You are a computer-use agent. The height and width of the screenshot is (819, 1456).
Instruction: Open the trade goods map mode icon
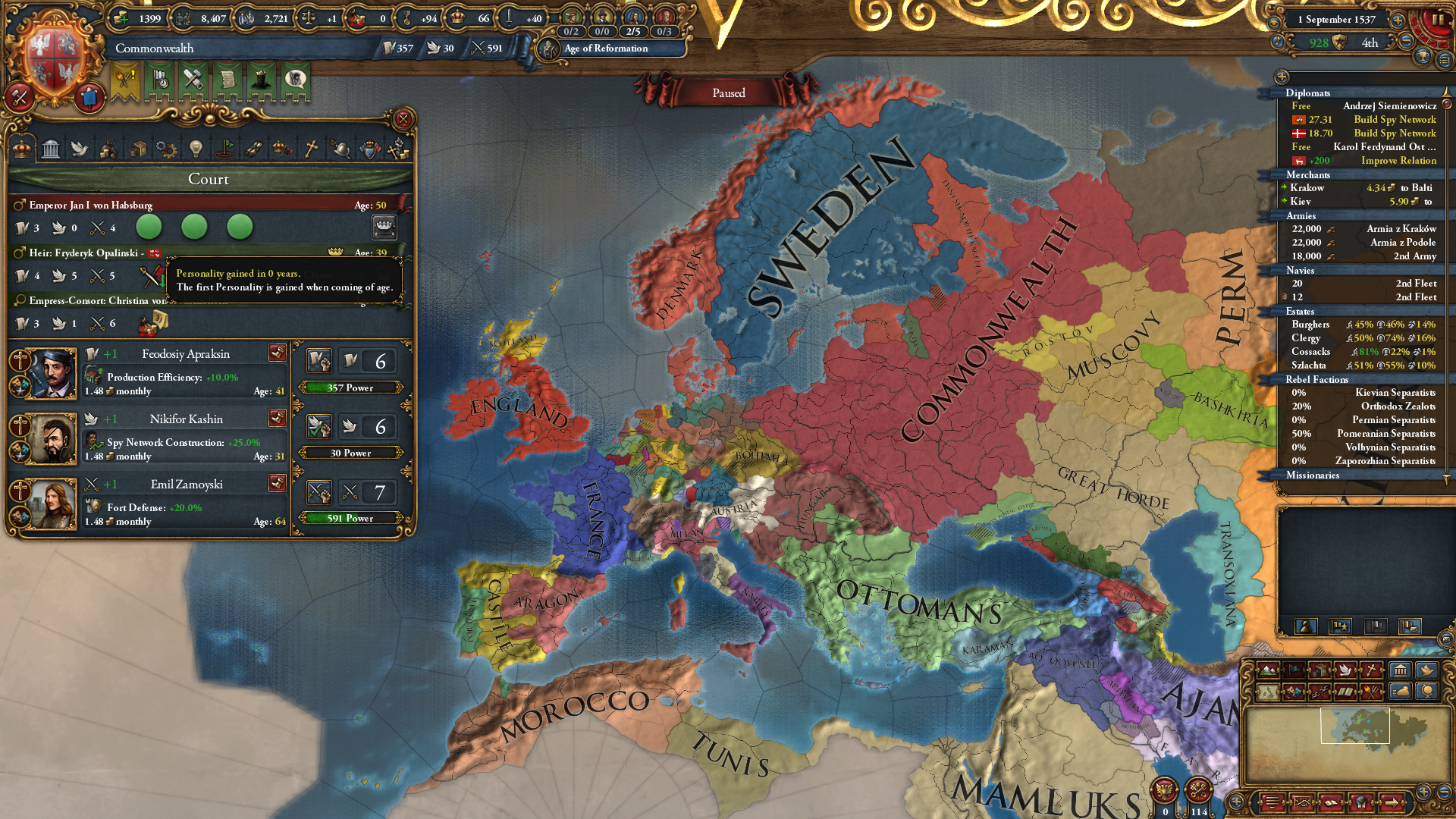coord(1320,670)
